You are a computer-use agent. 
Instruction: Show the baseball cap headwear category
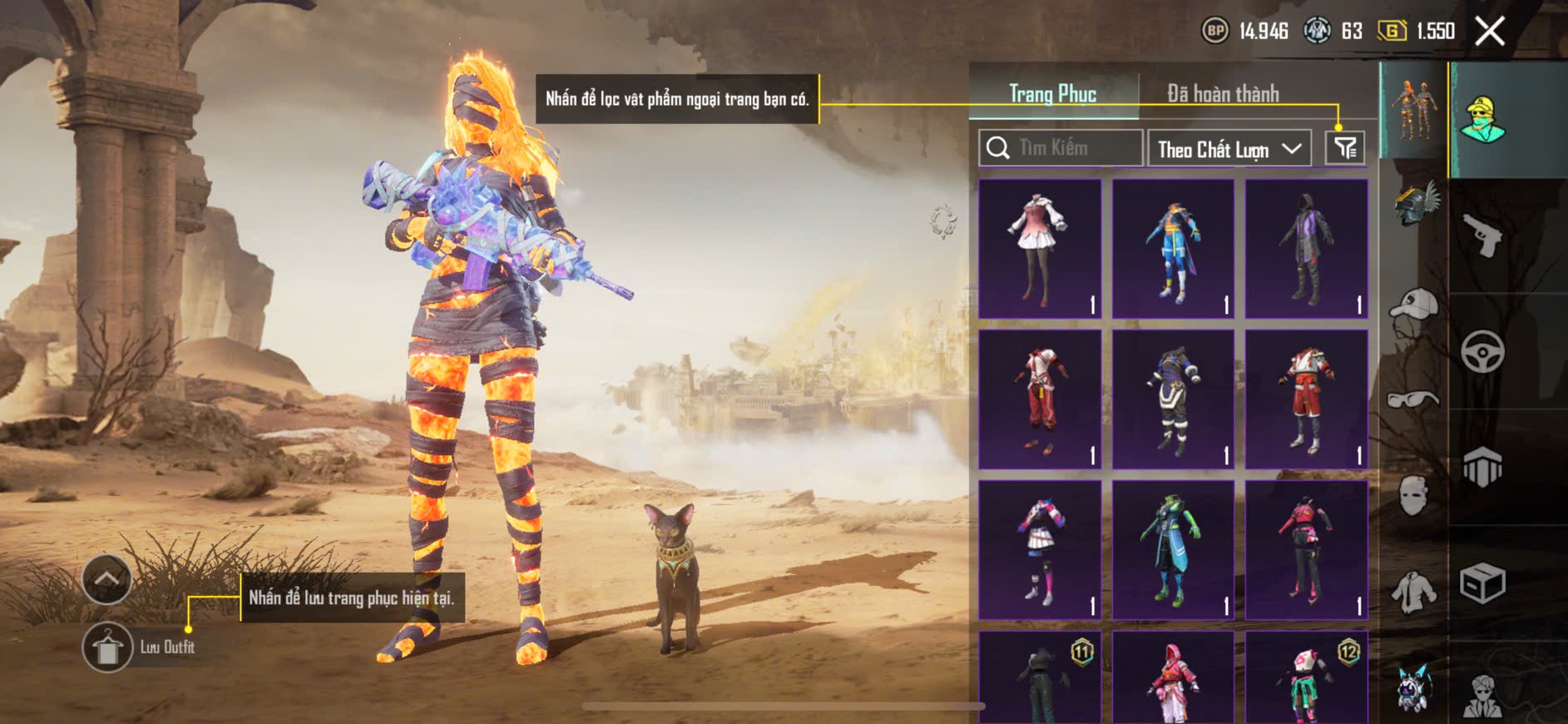tap(1413, 305)
